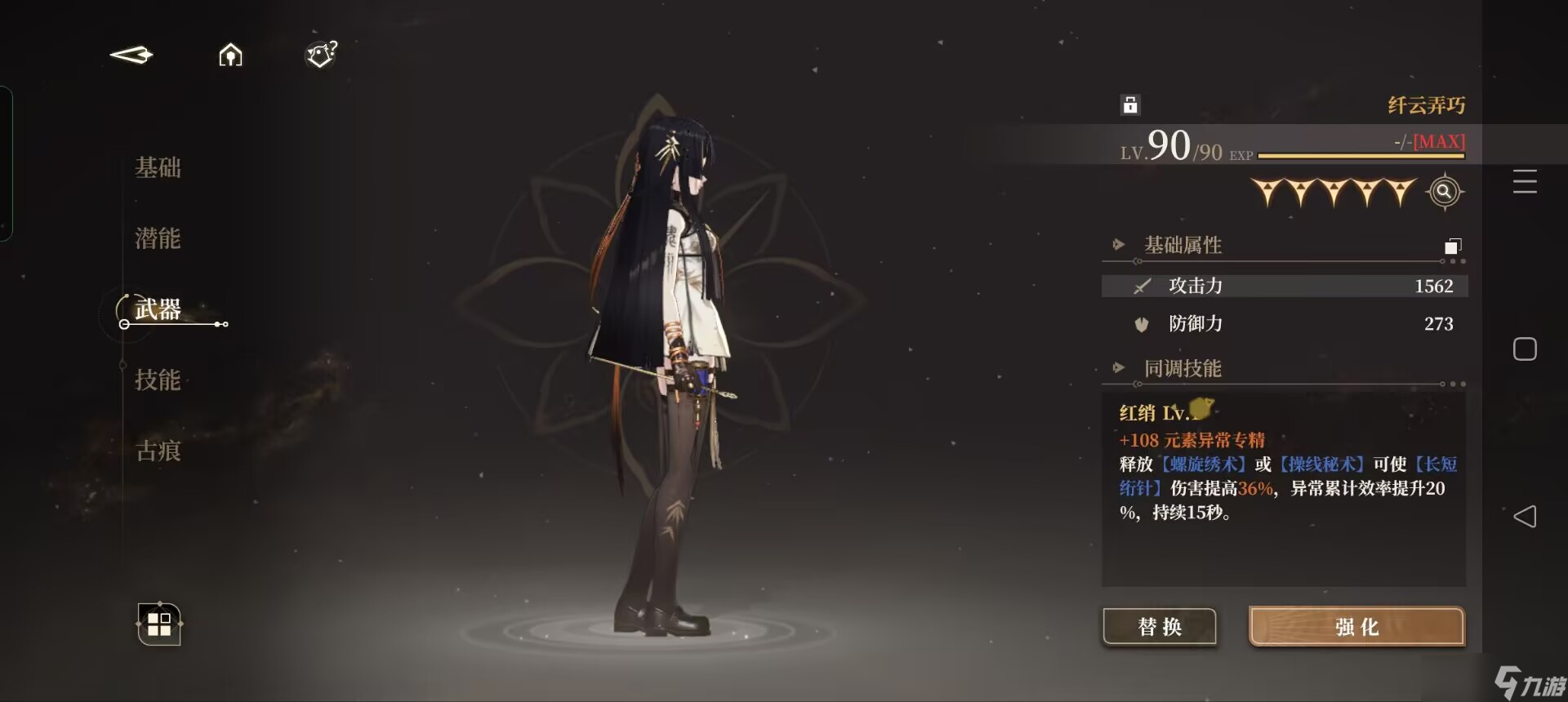
Task: Open the four-square grid menu icon
Action: (159, 624)
